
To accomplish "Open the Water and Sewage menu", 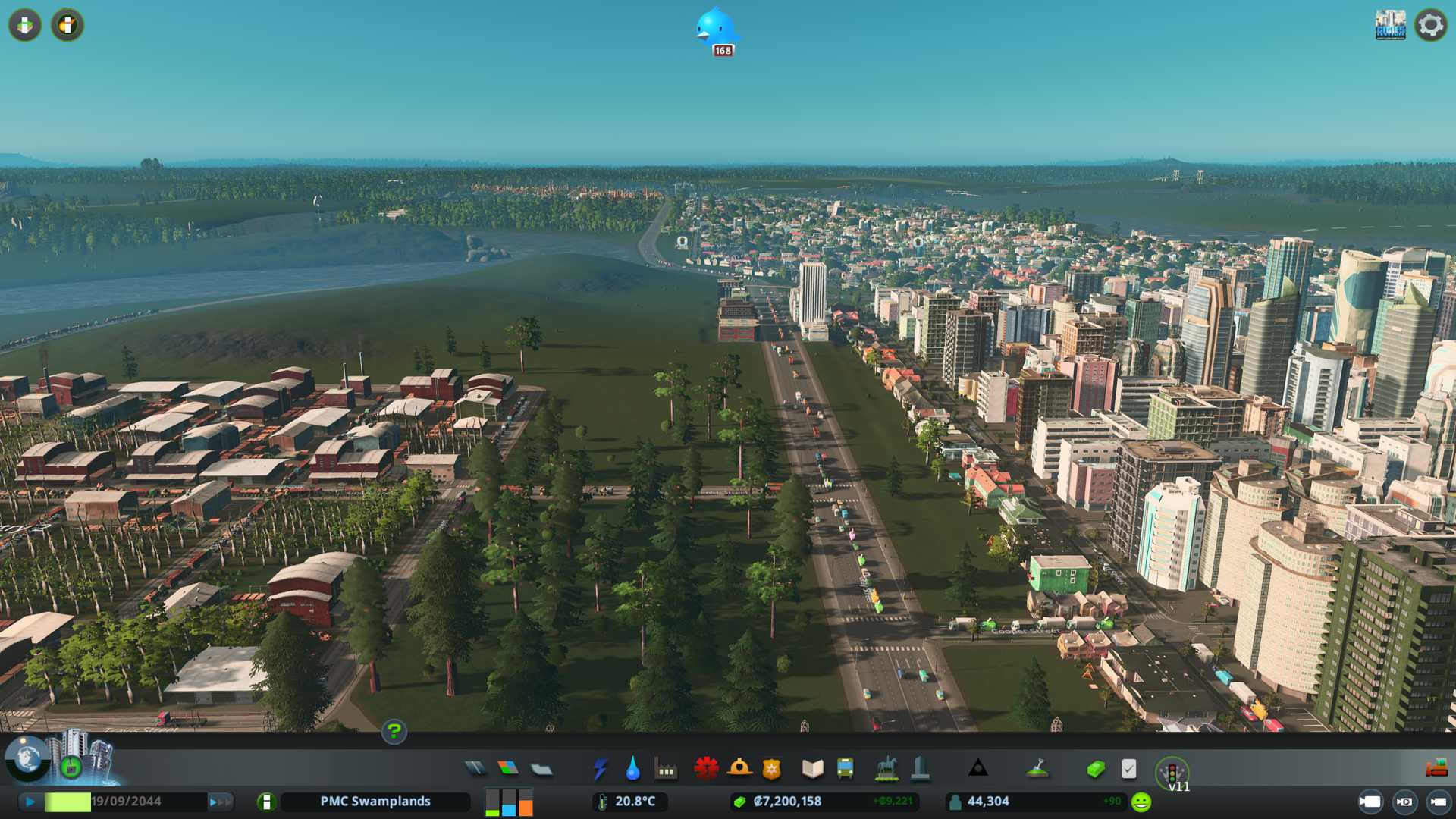I will (632, 769).
